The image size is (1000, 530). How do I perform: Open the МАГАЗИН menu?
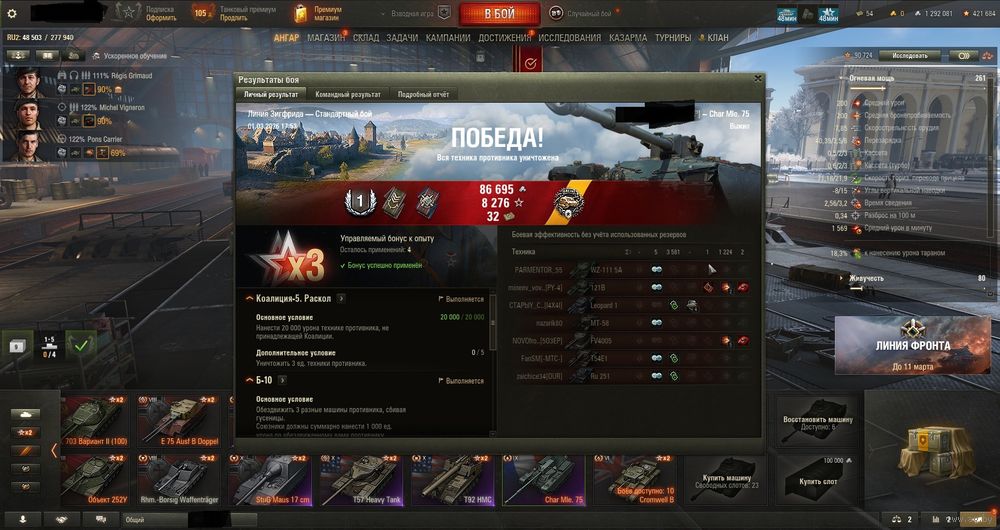326,38
